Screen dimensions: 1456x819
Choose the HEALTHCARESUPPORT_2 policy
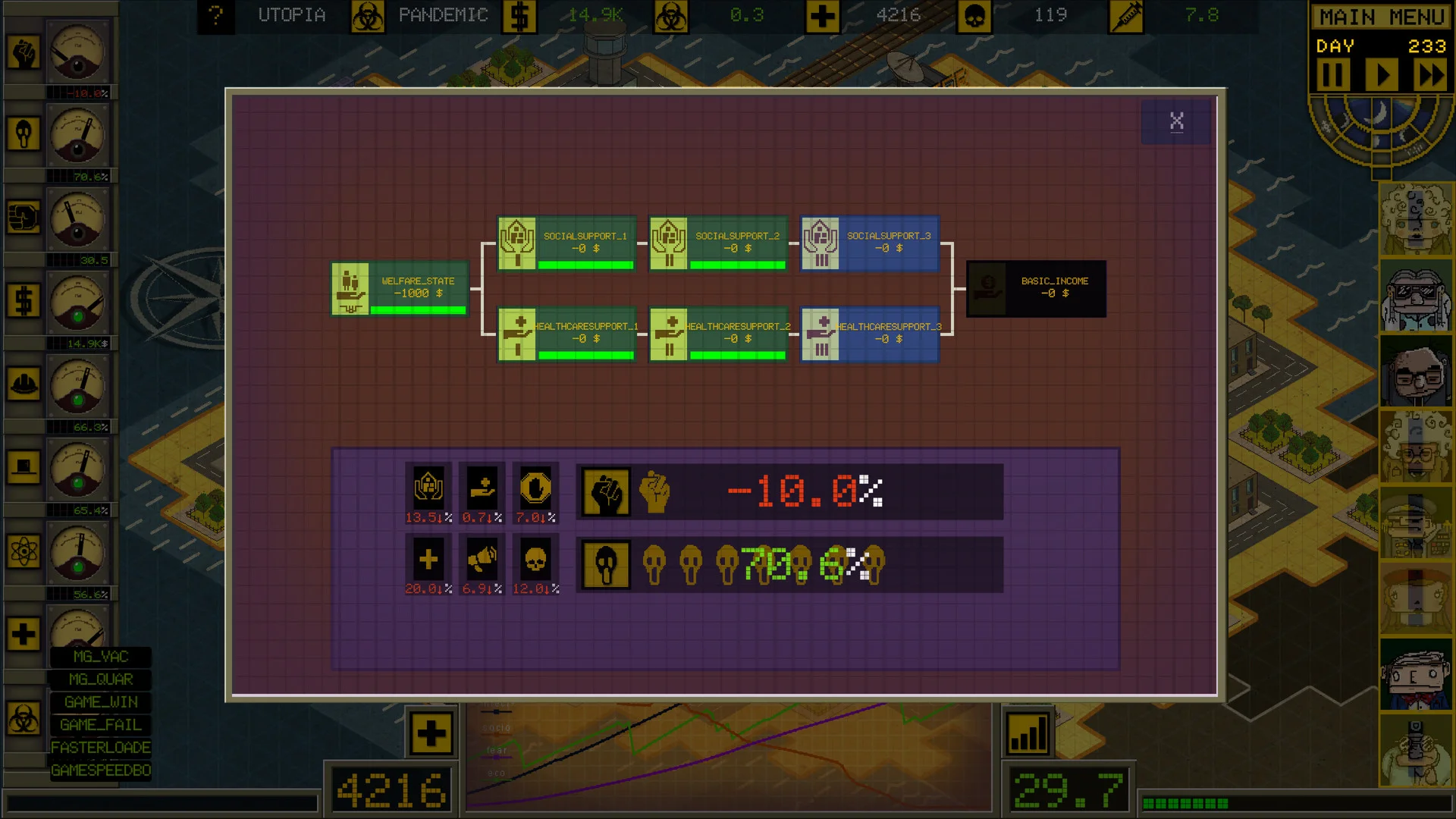[x=718, y=334]
